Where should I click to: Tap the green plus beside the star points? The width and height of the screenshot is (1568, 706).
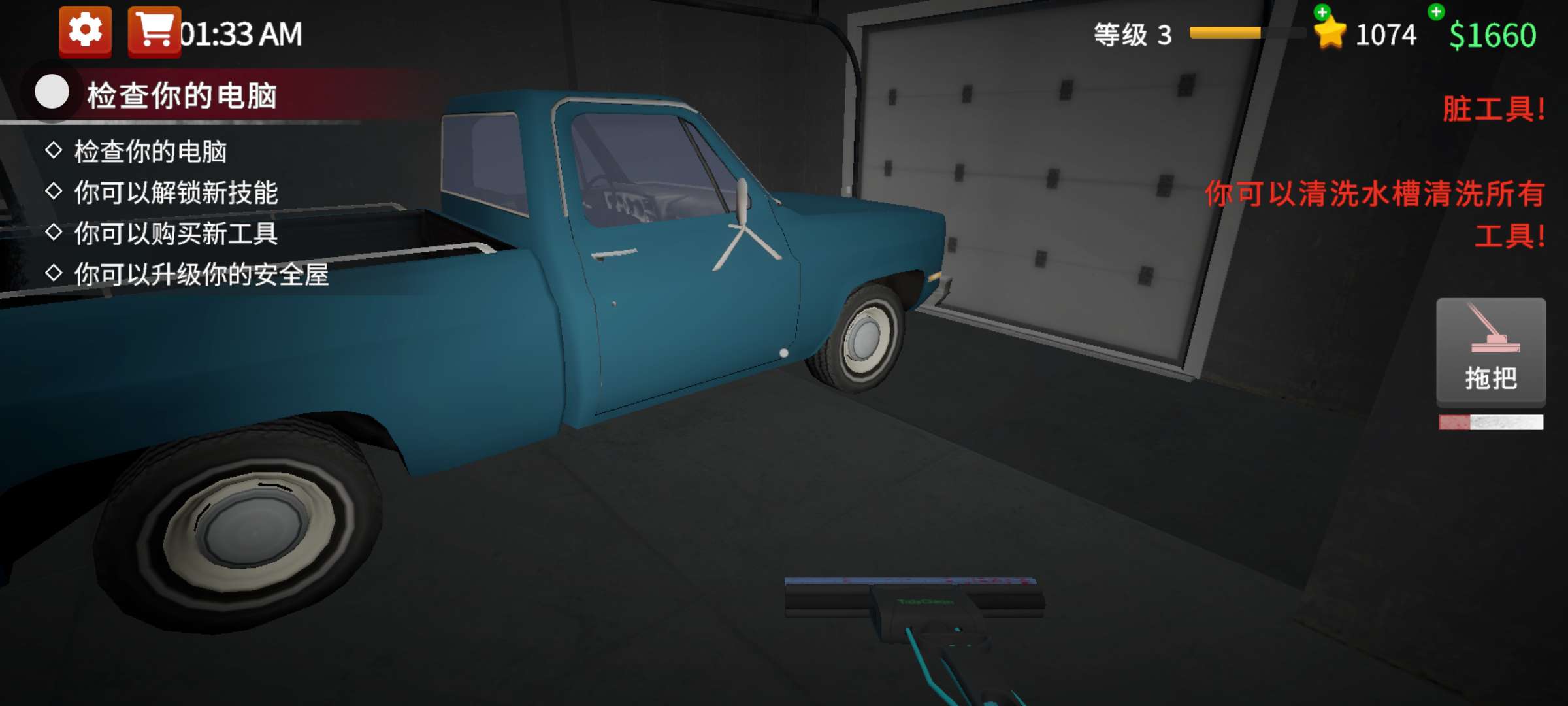click(x=1322, y=12)
